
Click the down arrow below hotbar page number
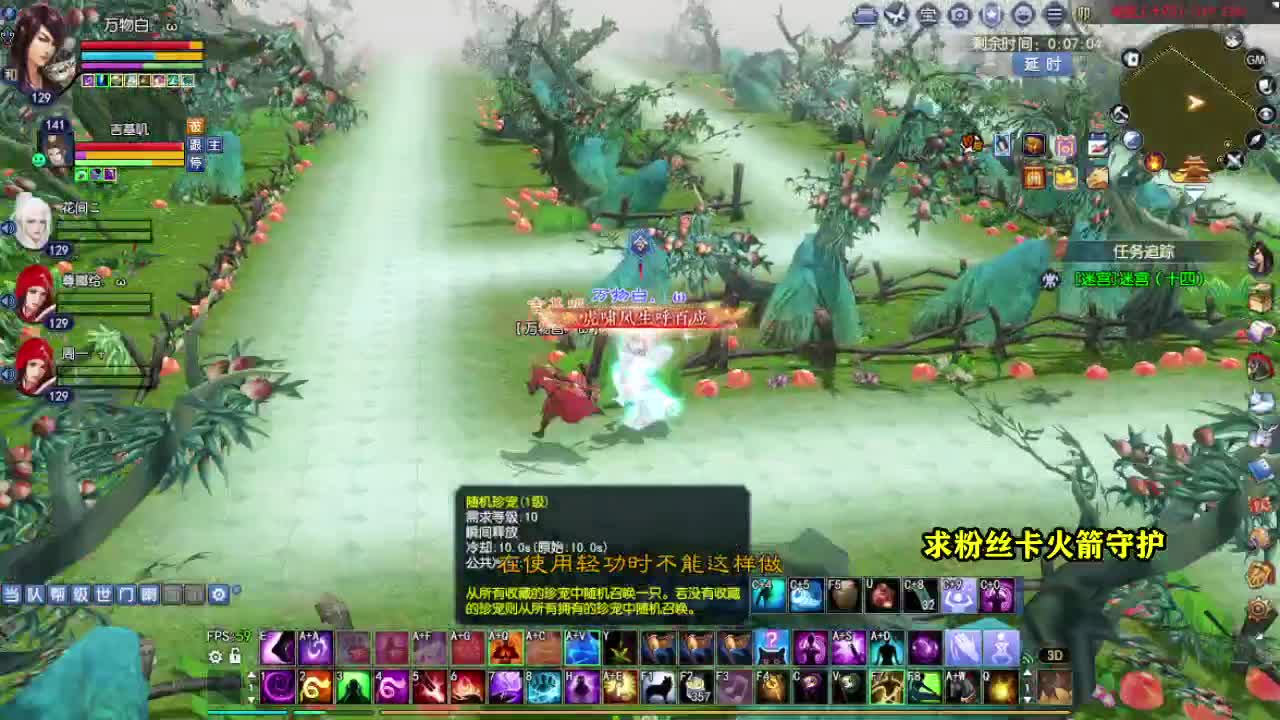coord(252,699)
